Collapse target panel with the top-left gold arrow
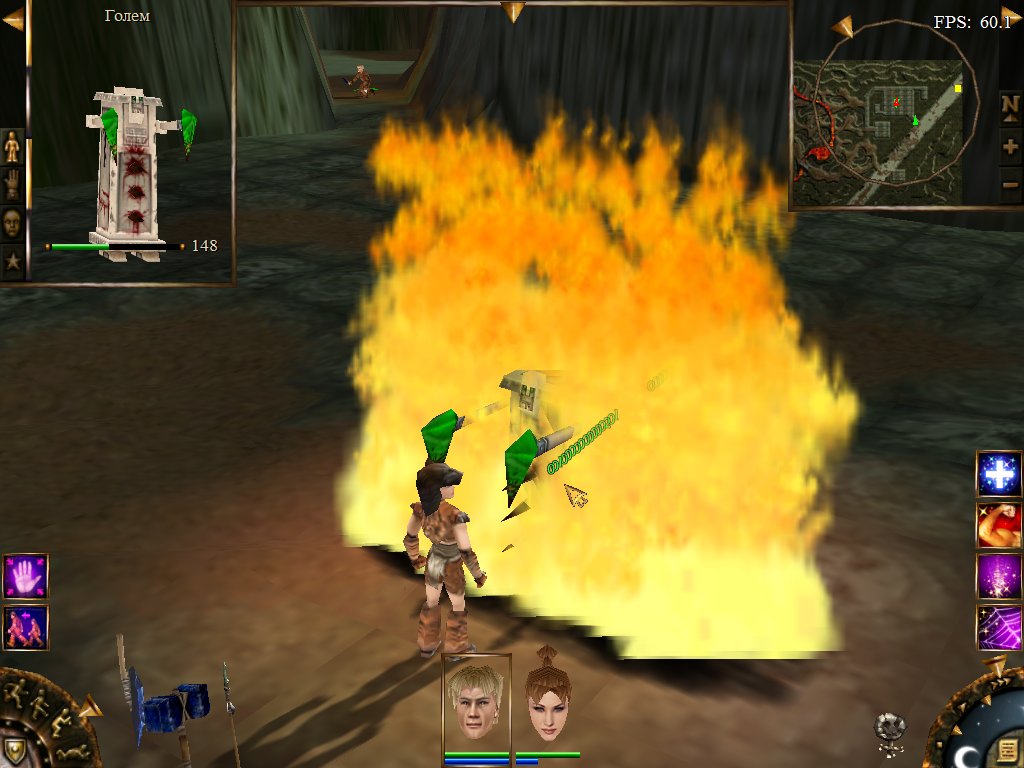1024x768 pixels. 13,19
